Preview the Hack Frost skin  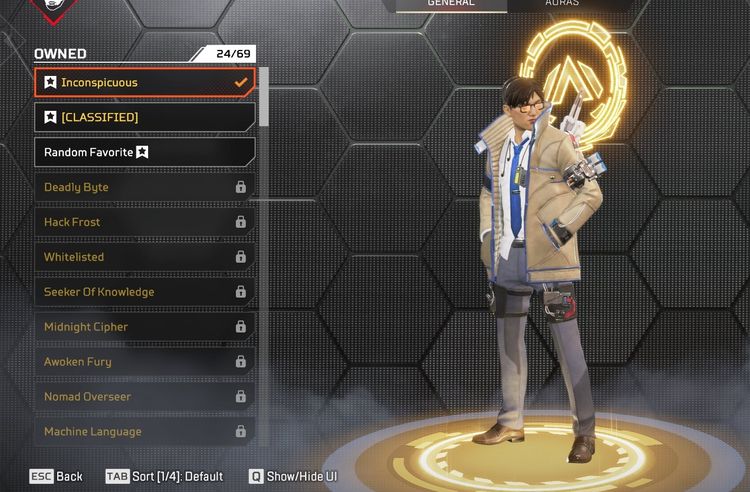tap(145, 222)
